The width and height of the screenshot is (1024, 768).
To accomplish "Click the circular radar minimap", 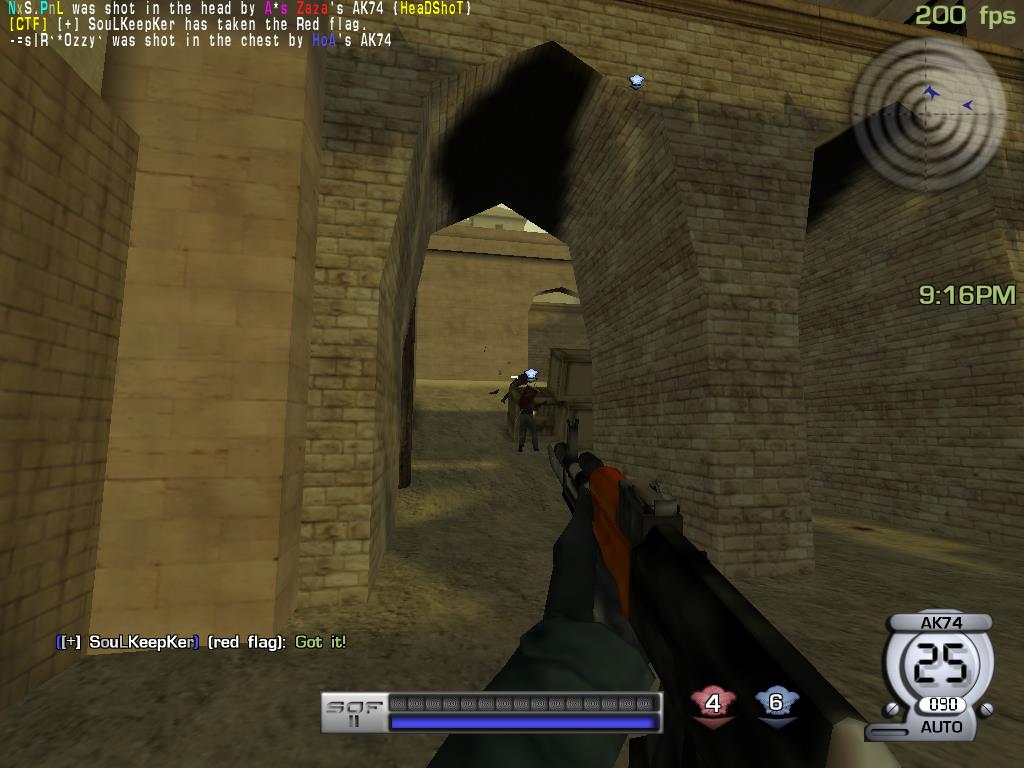I will tap(927, 112).
